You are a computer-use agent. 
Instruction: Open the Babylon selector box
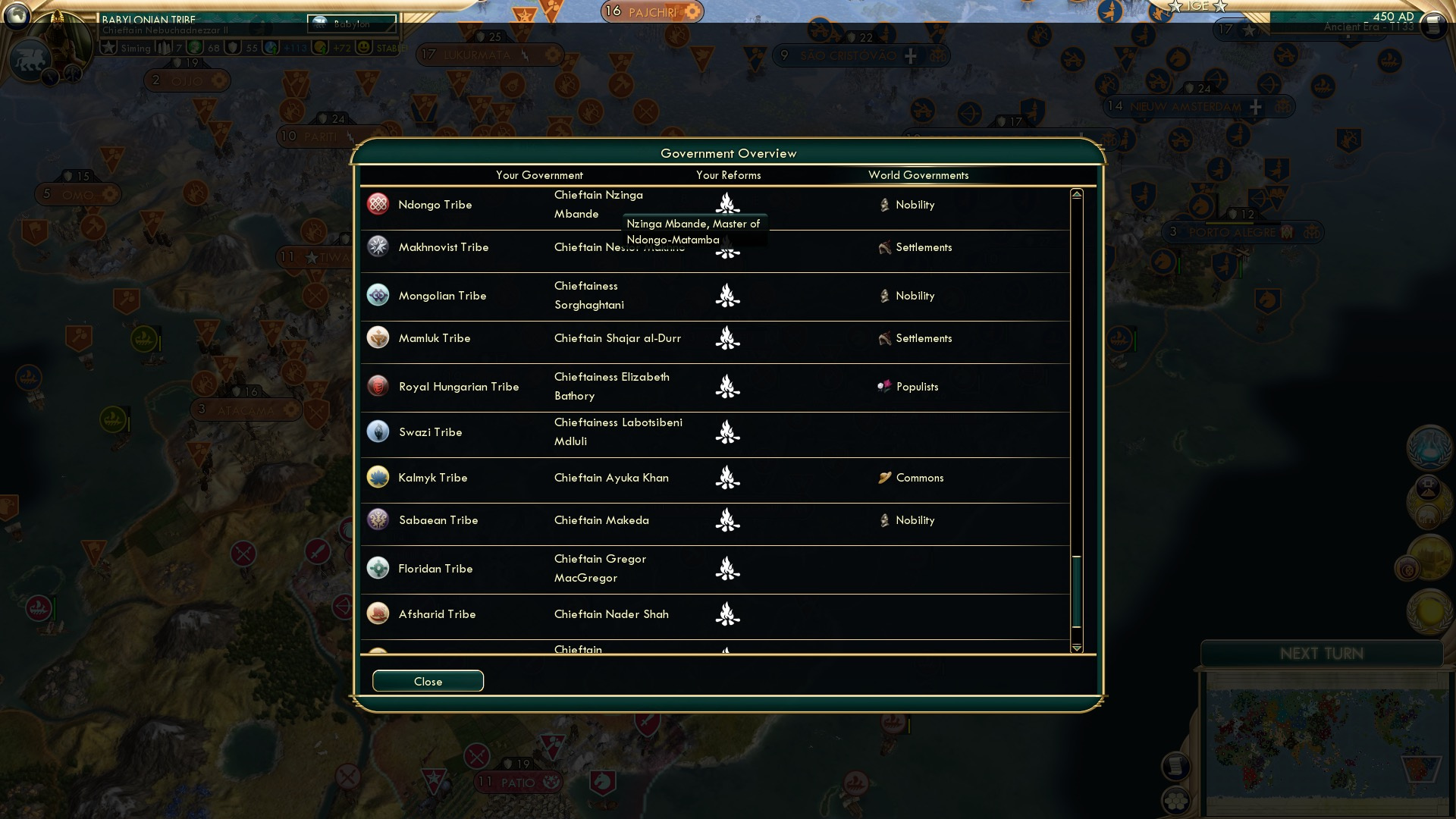point(351,24)
